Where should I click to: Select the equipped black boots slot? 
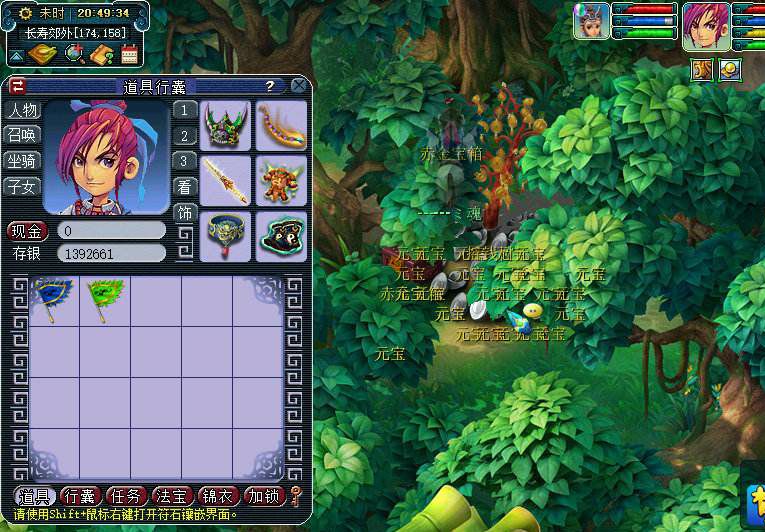click(x=280, y=236)
